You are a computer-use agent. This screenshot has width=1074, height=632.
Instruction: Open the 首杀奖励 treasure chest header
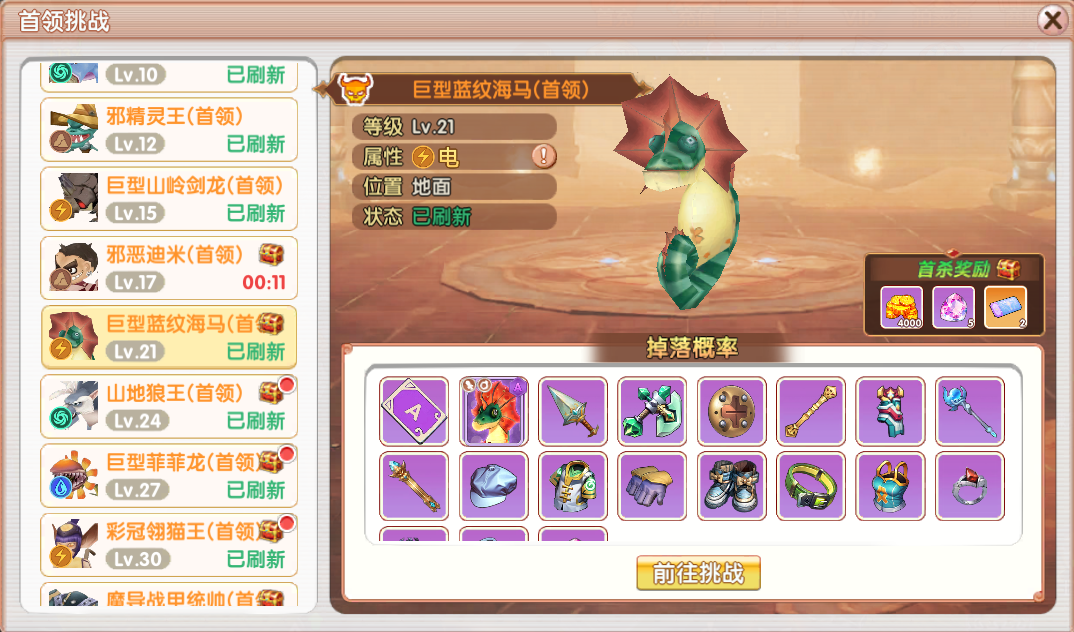[x=954, y=269]
